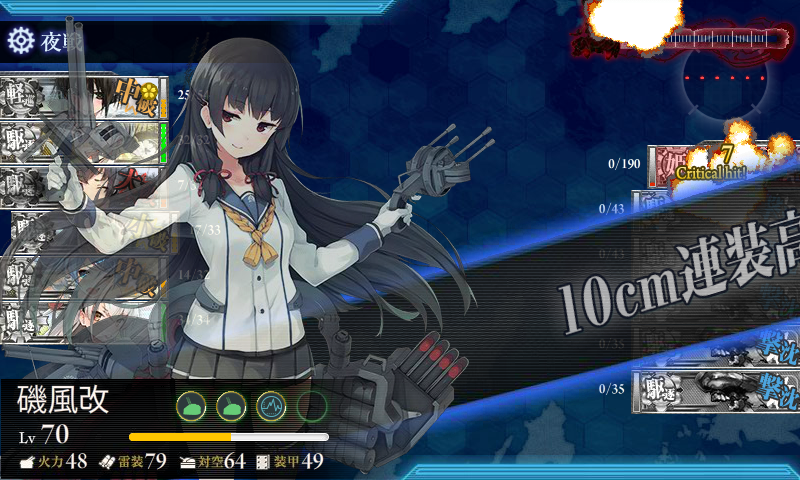Click the gear icon beside the 夜戦 label
800x480 pixels.
[20, 41]
